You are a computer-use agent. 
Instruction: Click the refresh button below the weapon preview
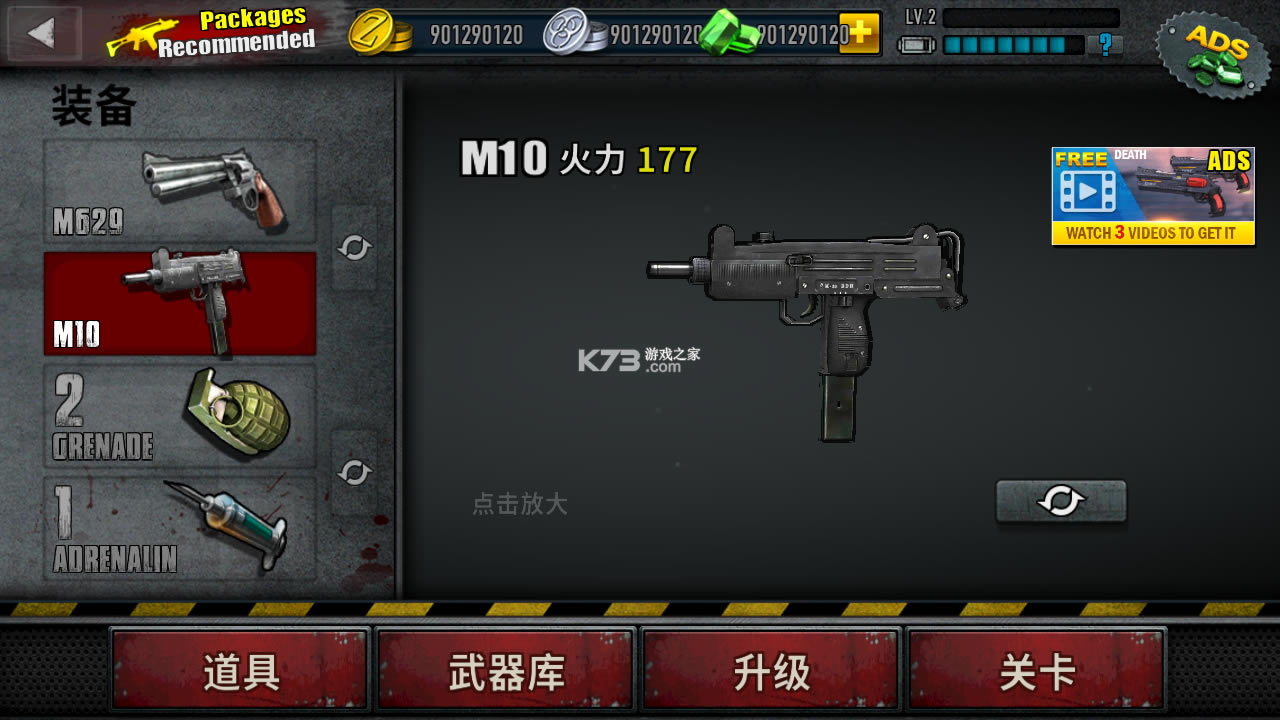tap(1061, 501)
